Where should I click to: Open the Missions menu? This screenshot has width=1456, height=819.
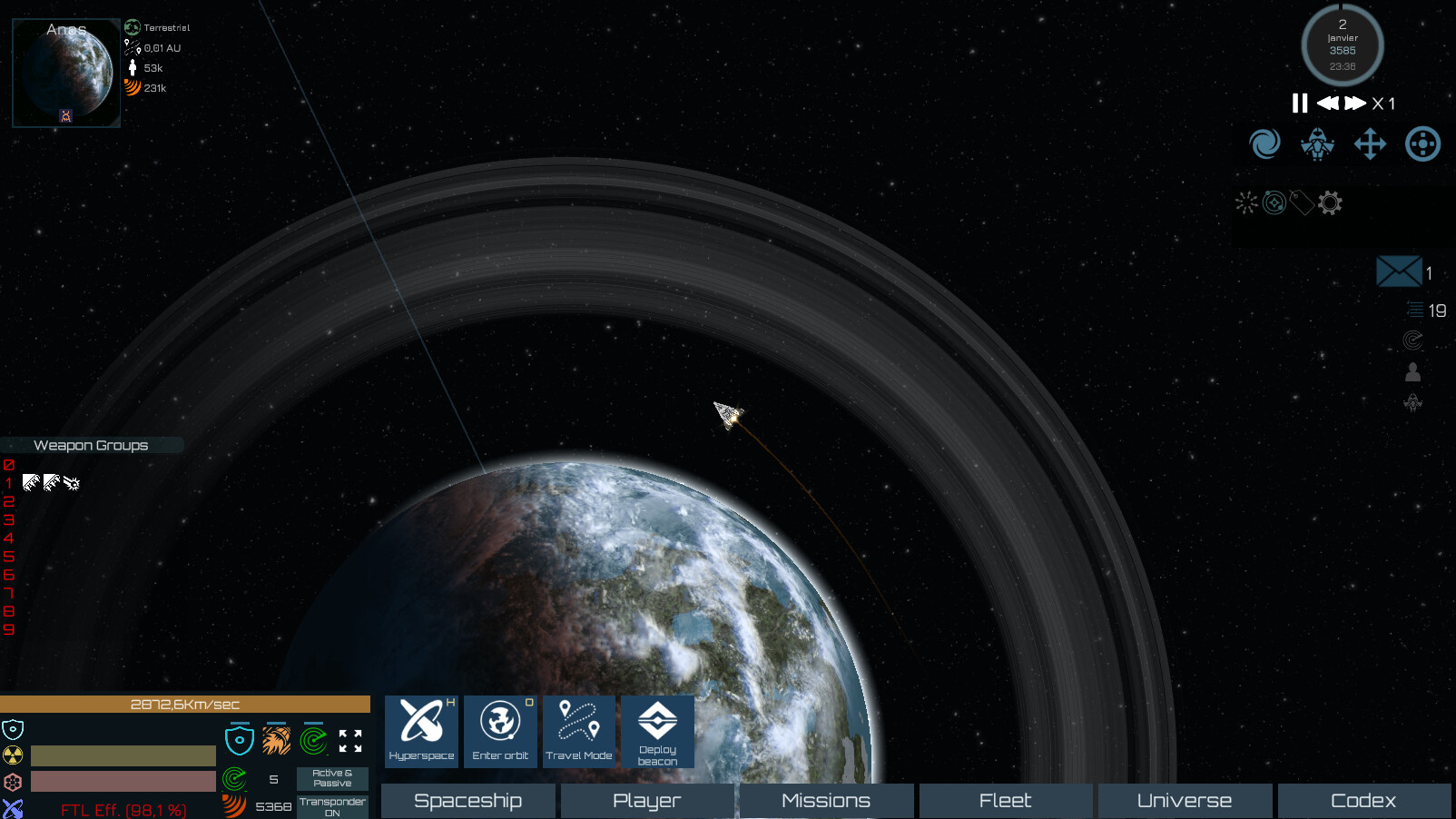[826, 801]
